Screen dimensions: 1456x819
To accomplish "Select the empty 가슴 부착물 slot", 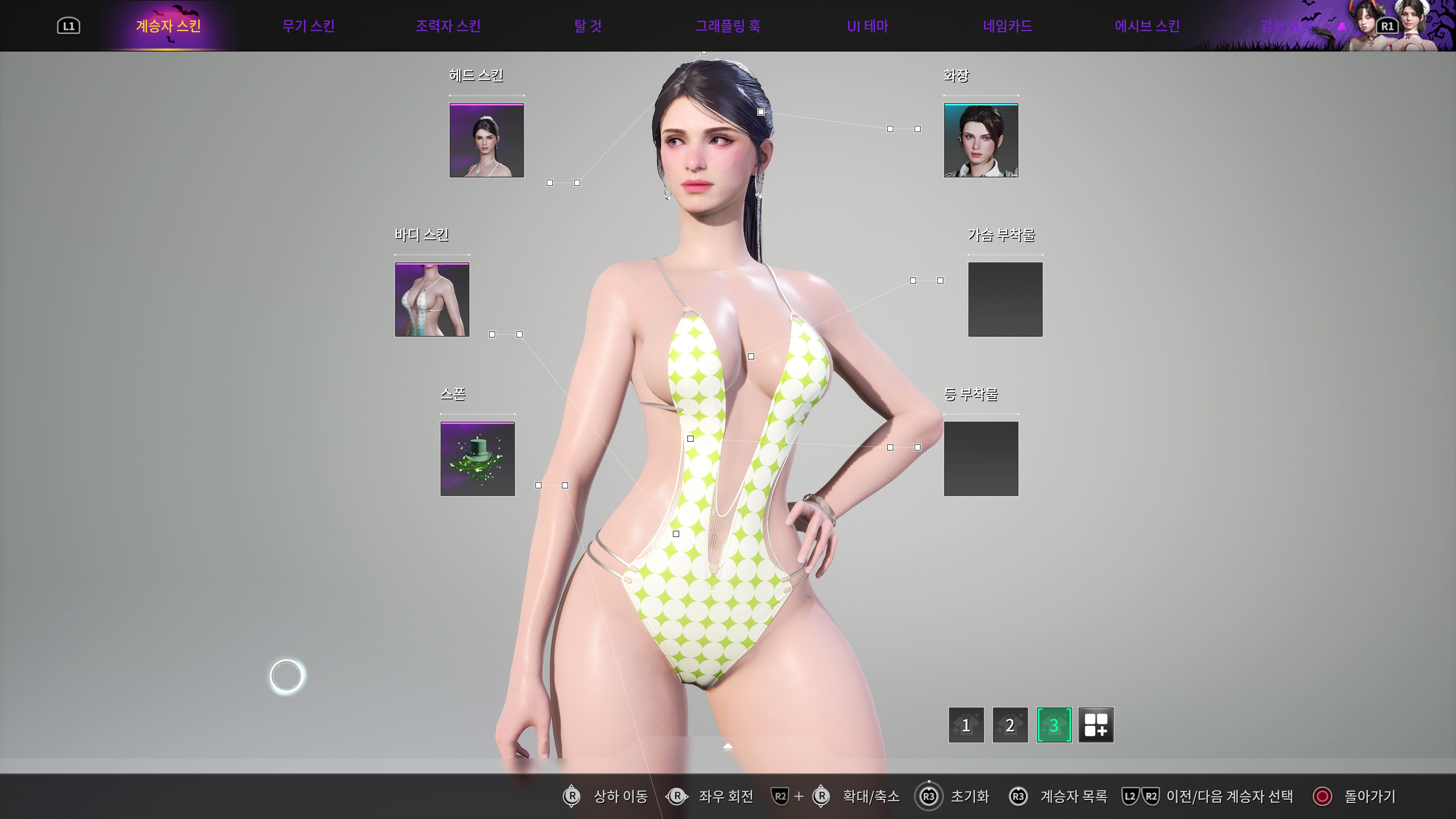I will [x=1006, y=300].
